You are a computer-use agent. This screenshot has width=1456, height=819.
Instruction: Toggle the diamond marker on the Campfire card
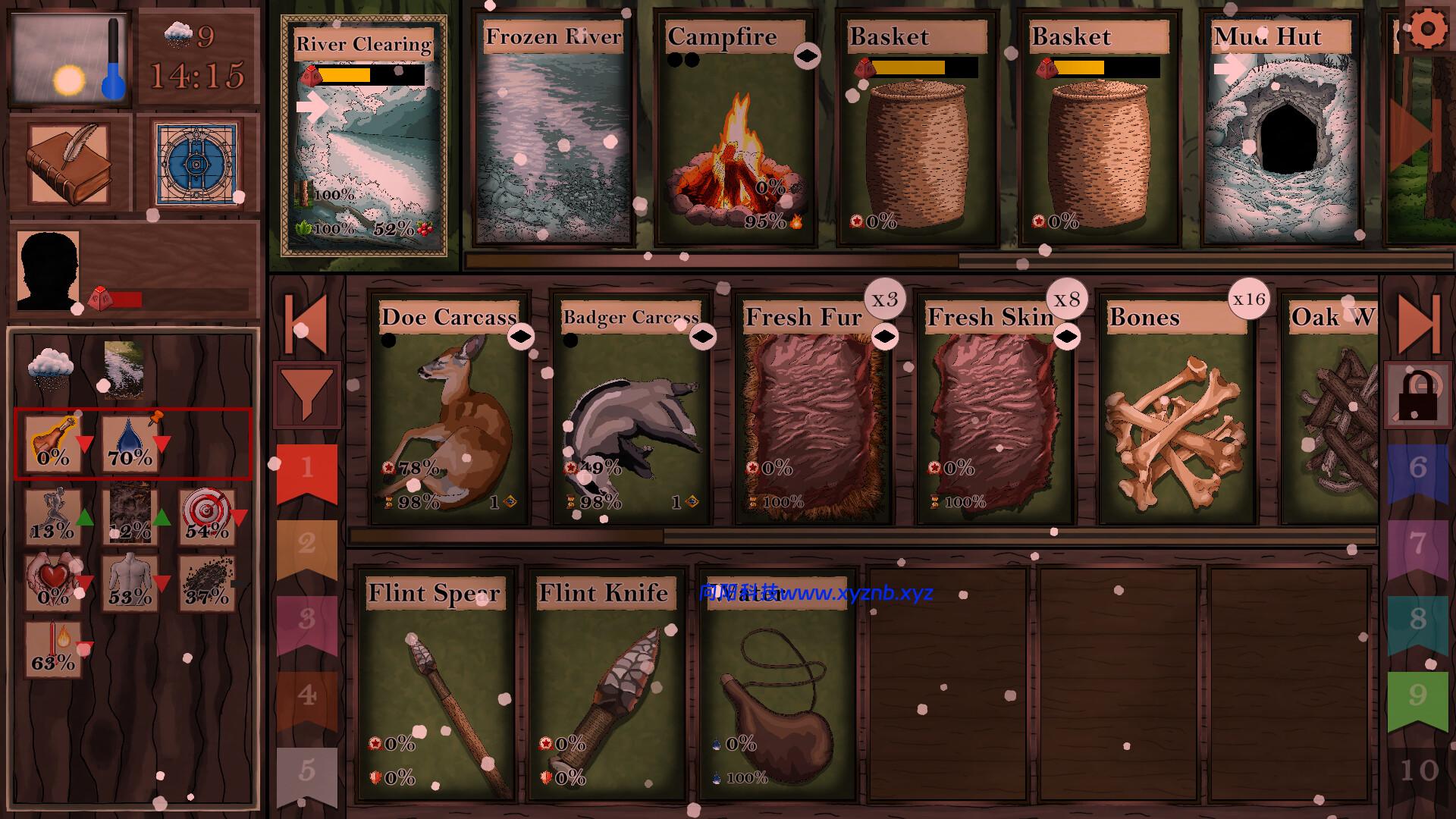808,55
